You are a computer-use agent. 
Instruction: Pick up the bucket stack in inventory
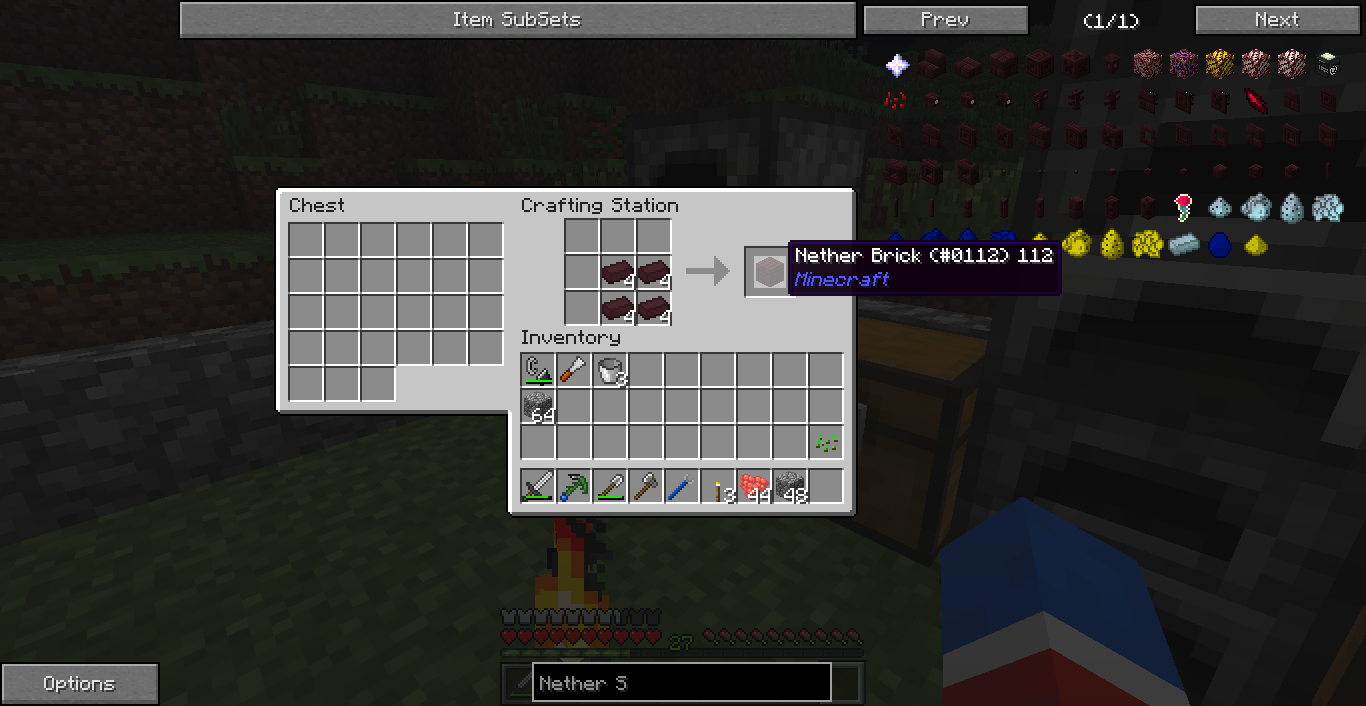click(610, 371)
